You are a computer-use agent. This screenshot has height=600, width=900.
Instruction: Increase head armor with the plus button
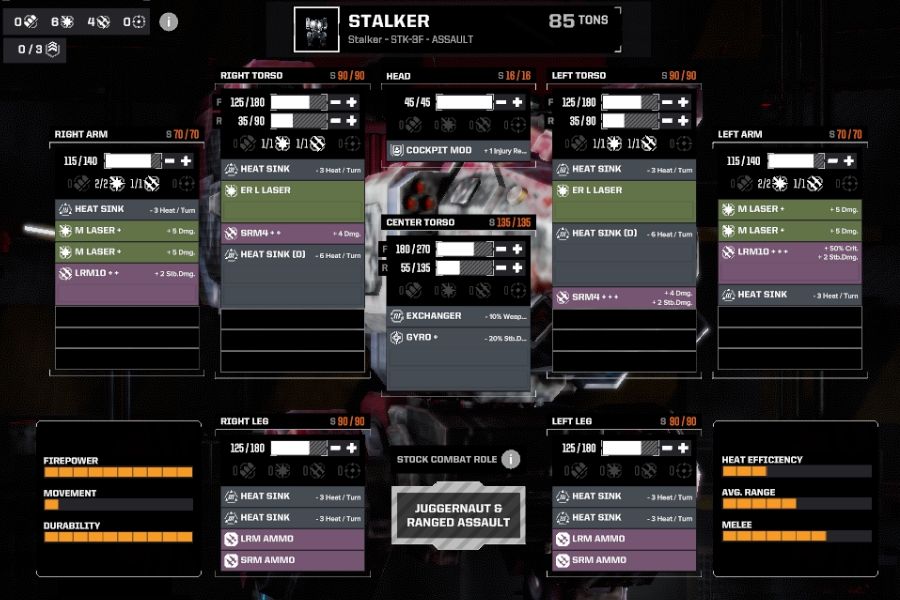click(517, 102)
